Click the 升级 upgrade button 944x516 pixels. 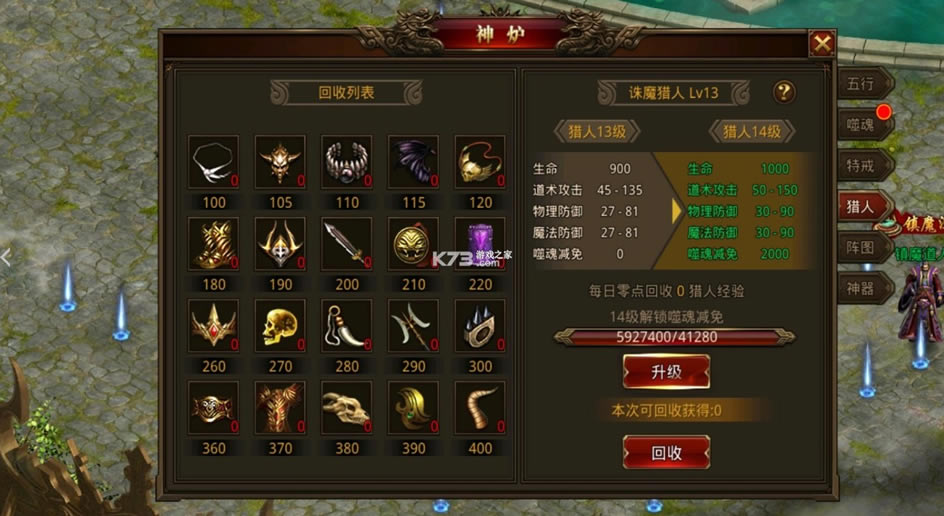click(x=666, y=372)
